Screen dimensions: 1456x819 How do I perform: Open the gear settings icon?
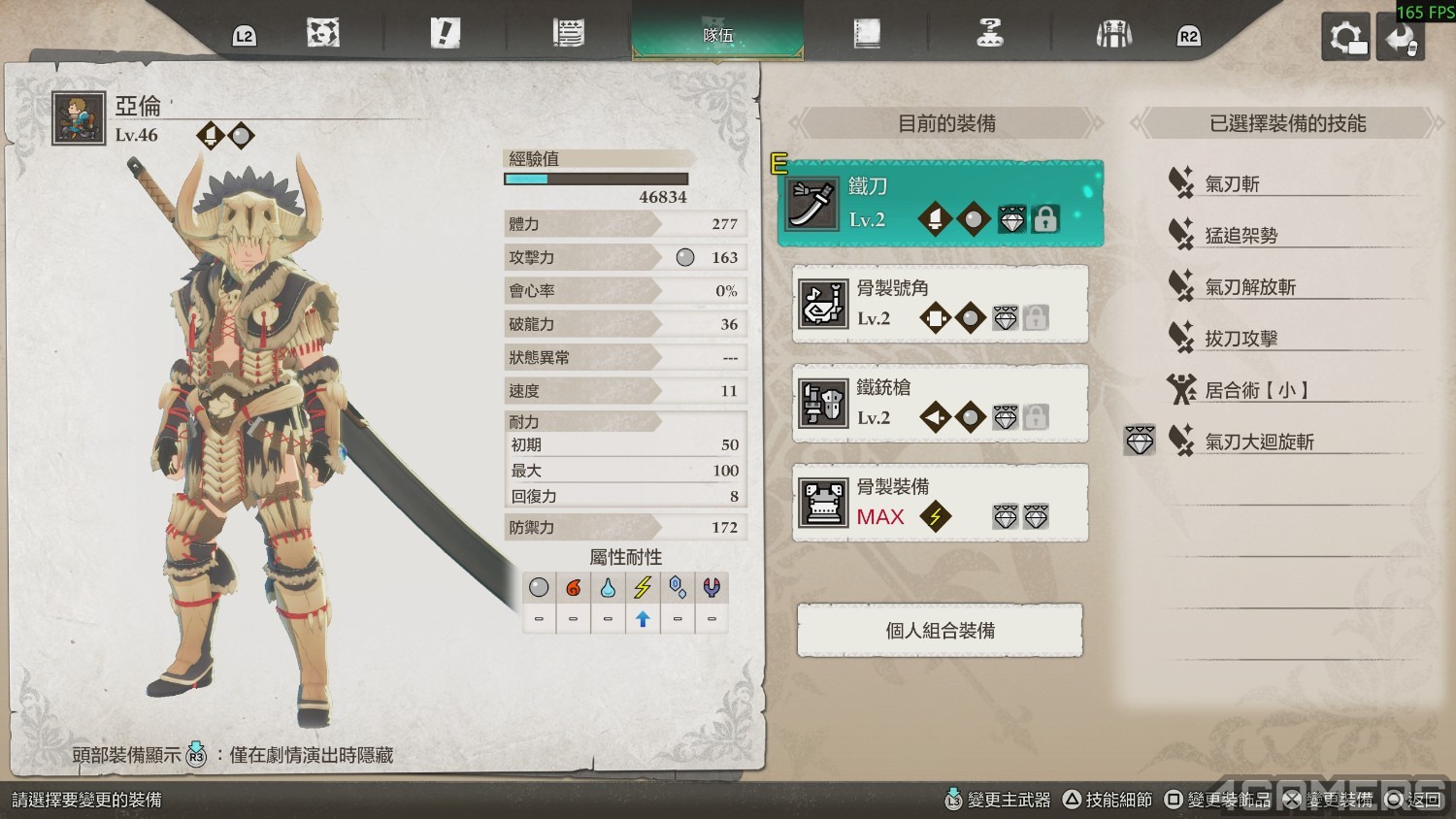(1345, 39)
